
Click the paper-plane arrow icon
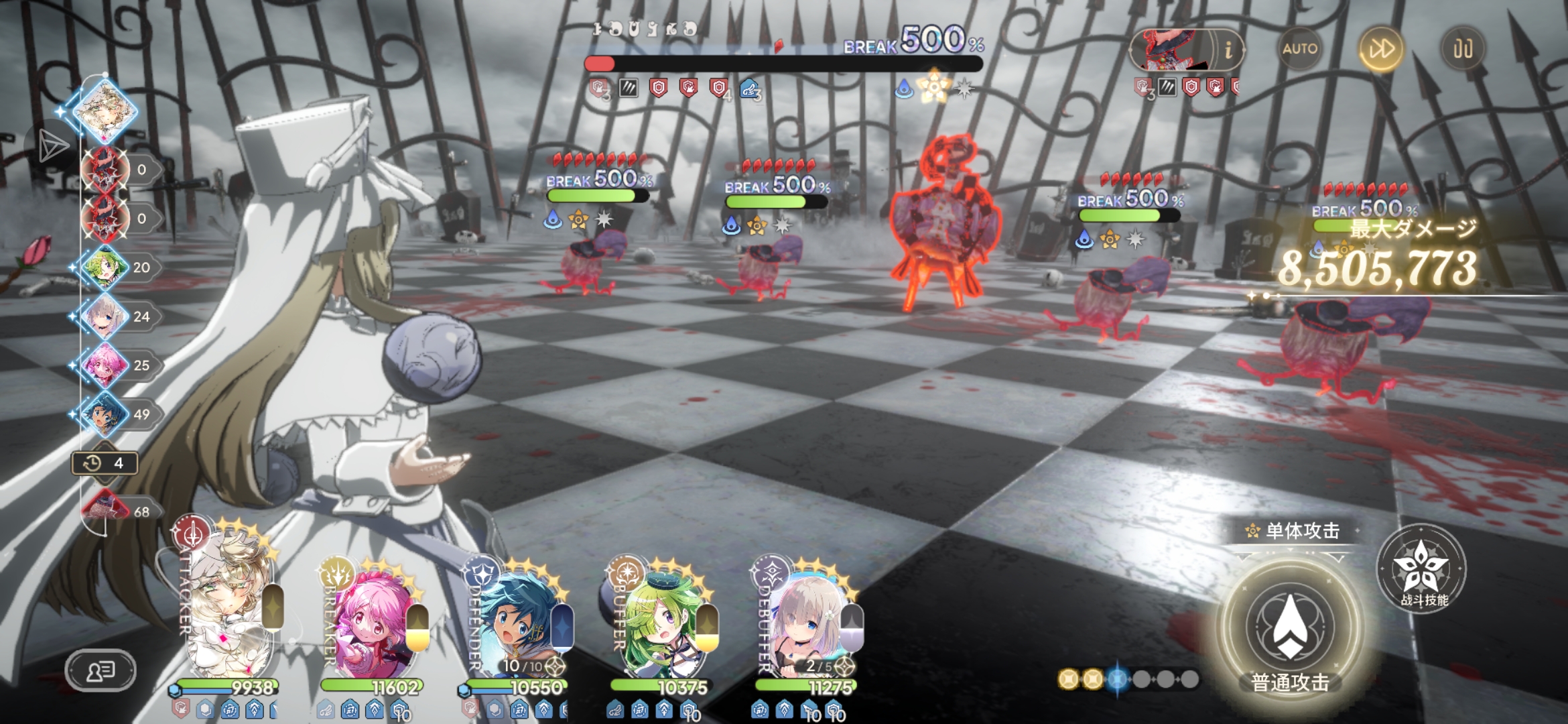coord(52,145)
